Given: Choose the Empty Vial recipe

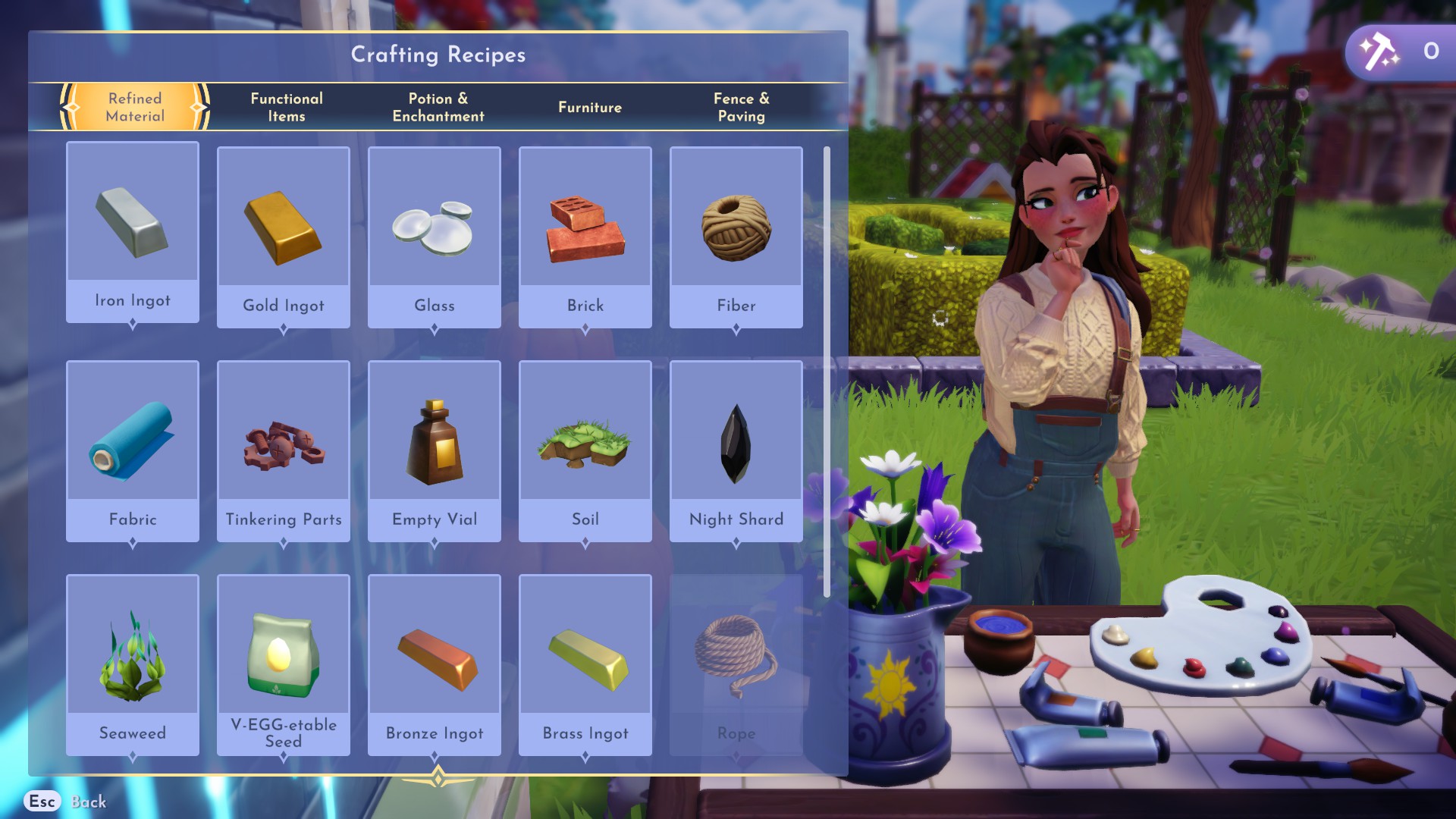Looking at the screenshot, I should pos(435,450).
